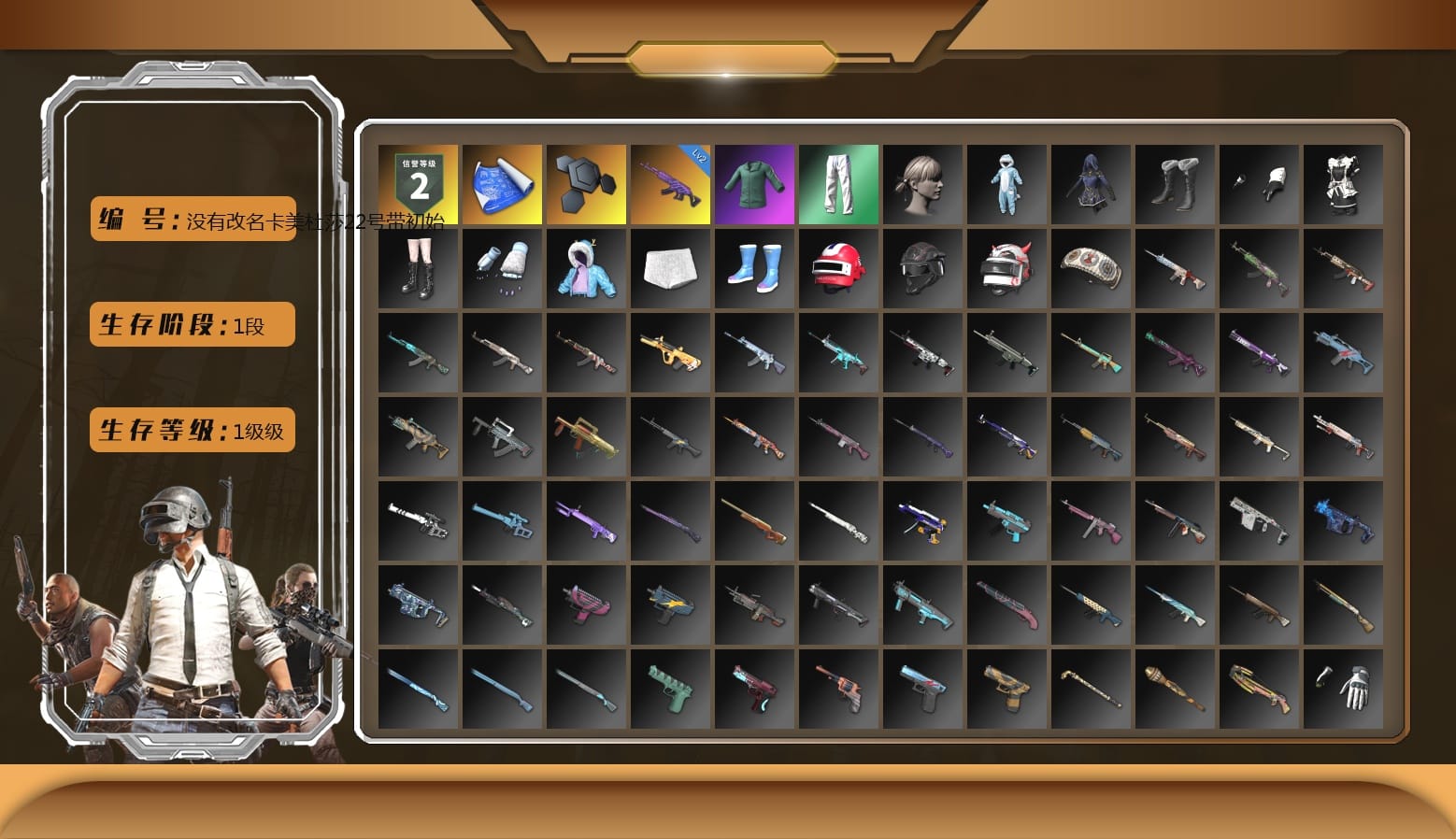Image resolution: width=1456 pixels, height=839 pixels.
Task: Click the maid dress outfit icon
Action: tap(1343, 183)
